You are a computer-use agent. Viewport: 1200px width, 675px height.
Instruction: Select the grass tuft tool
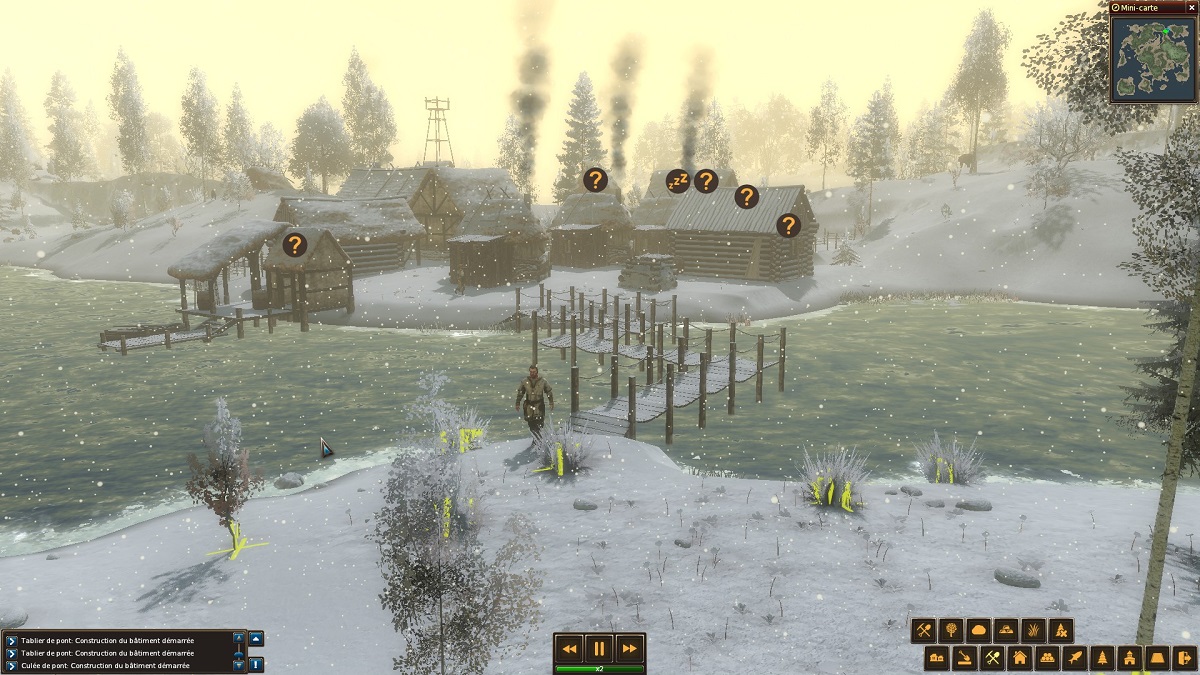click(1033, 631)
